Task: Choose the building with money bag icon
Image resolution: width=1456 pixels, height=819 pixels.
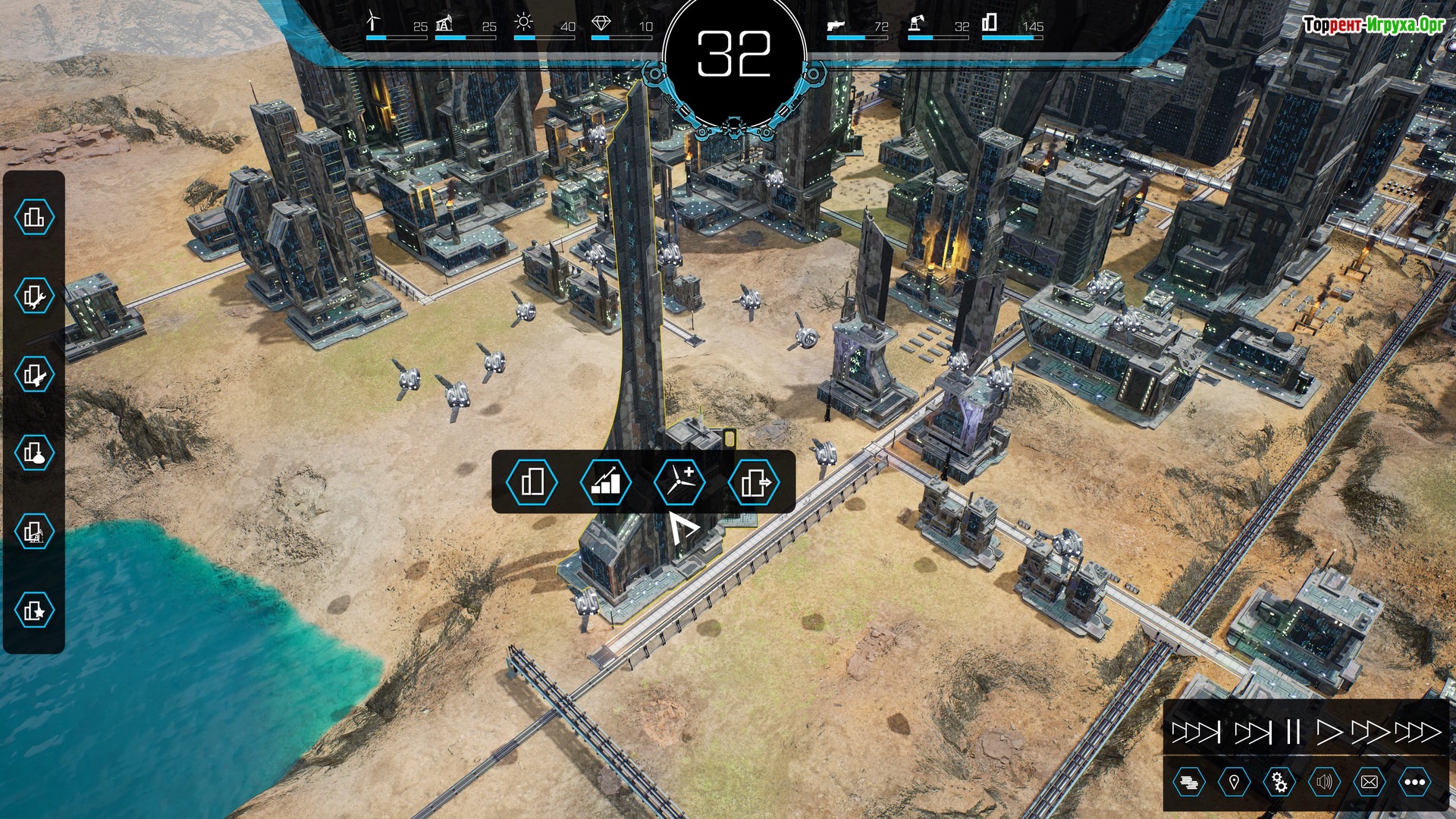Action: point(34,453)
